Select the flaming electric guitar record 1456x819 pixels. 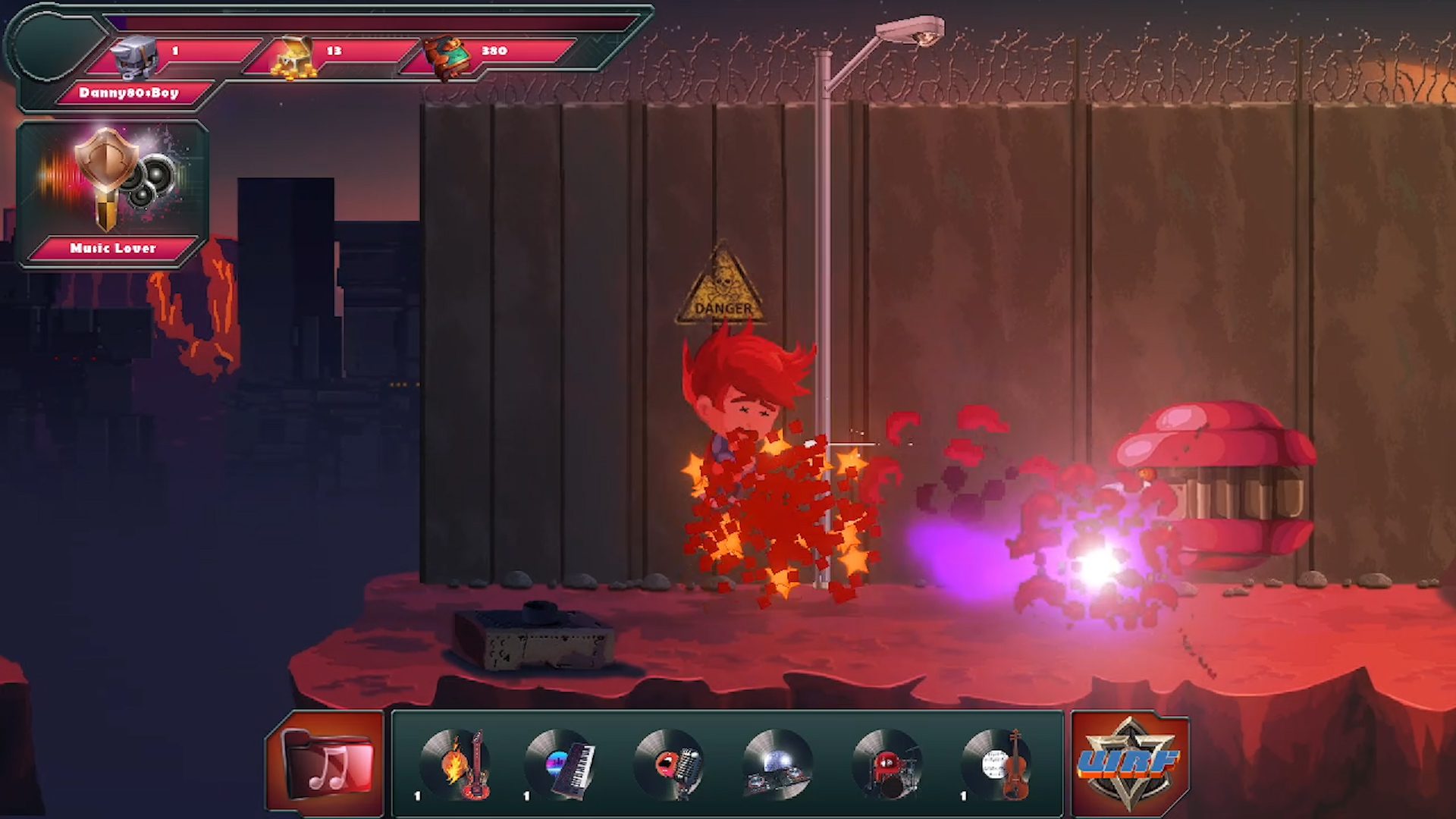(457, 764)
